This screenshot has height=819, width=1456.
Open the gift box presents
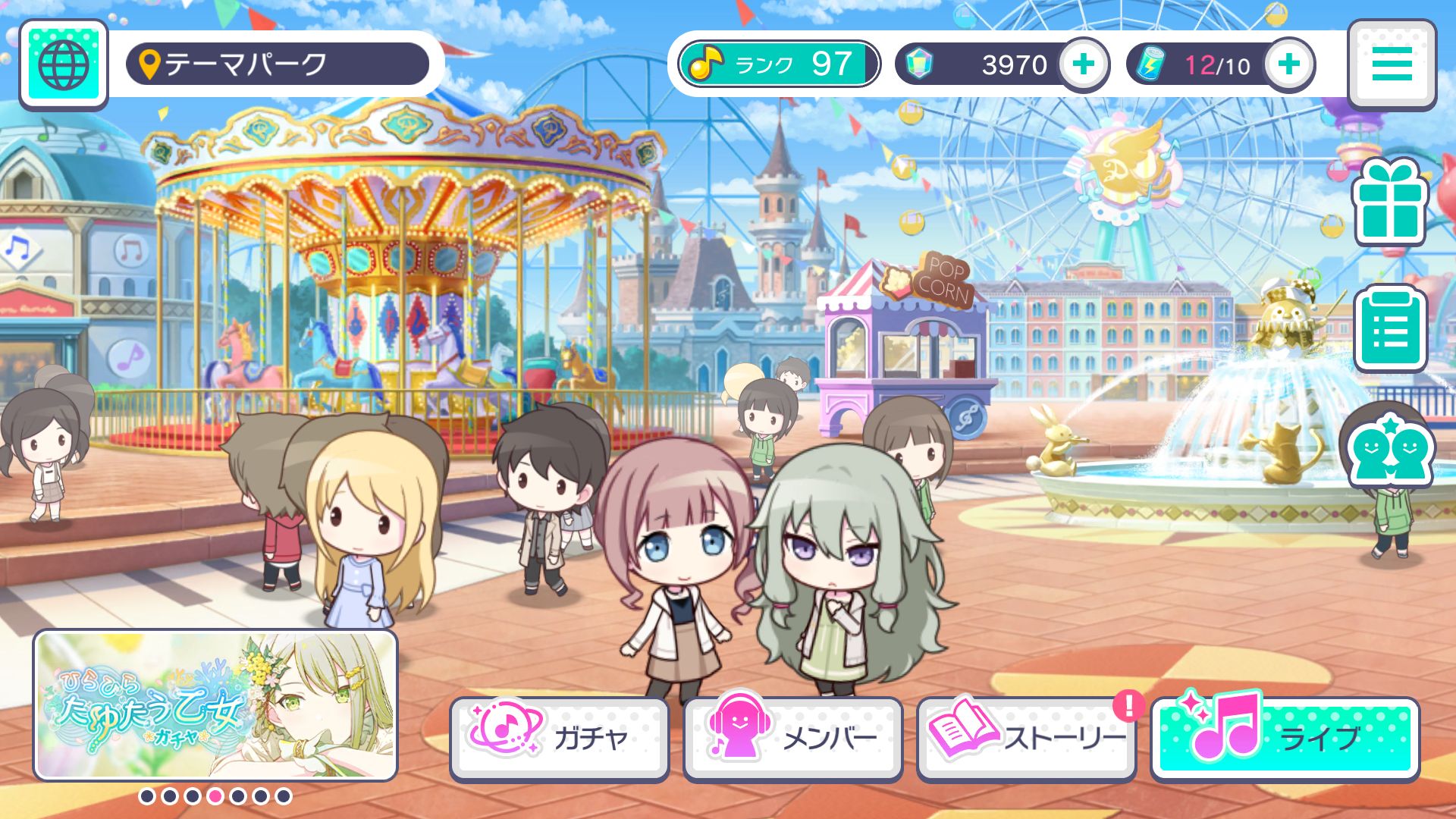(1390, 202)
